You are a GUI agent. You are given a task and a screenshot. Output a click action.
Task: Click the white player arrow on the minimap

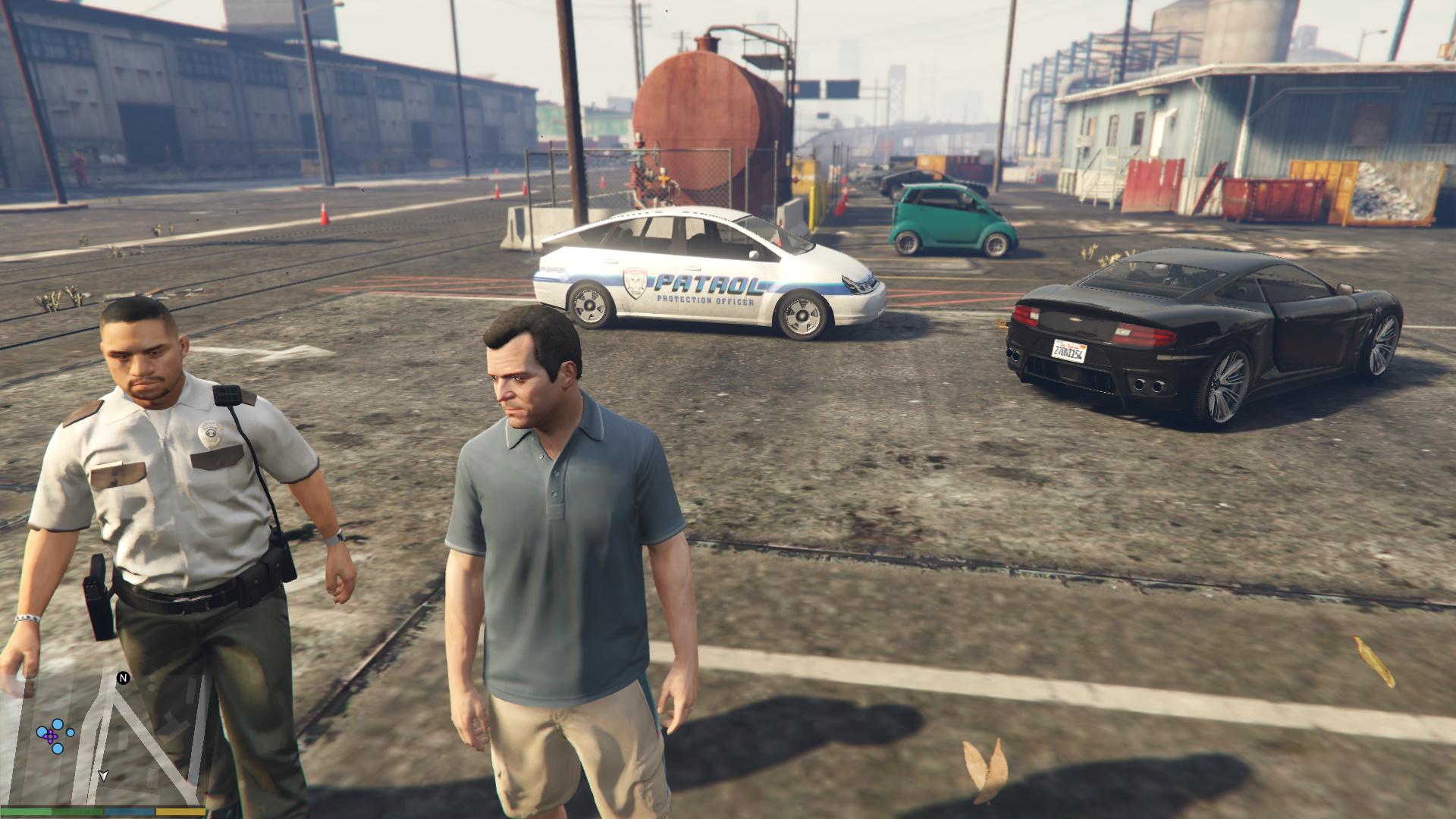coord(103,775)
